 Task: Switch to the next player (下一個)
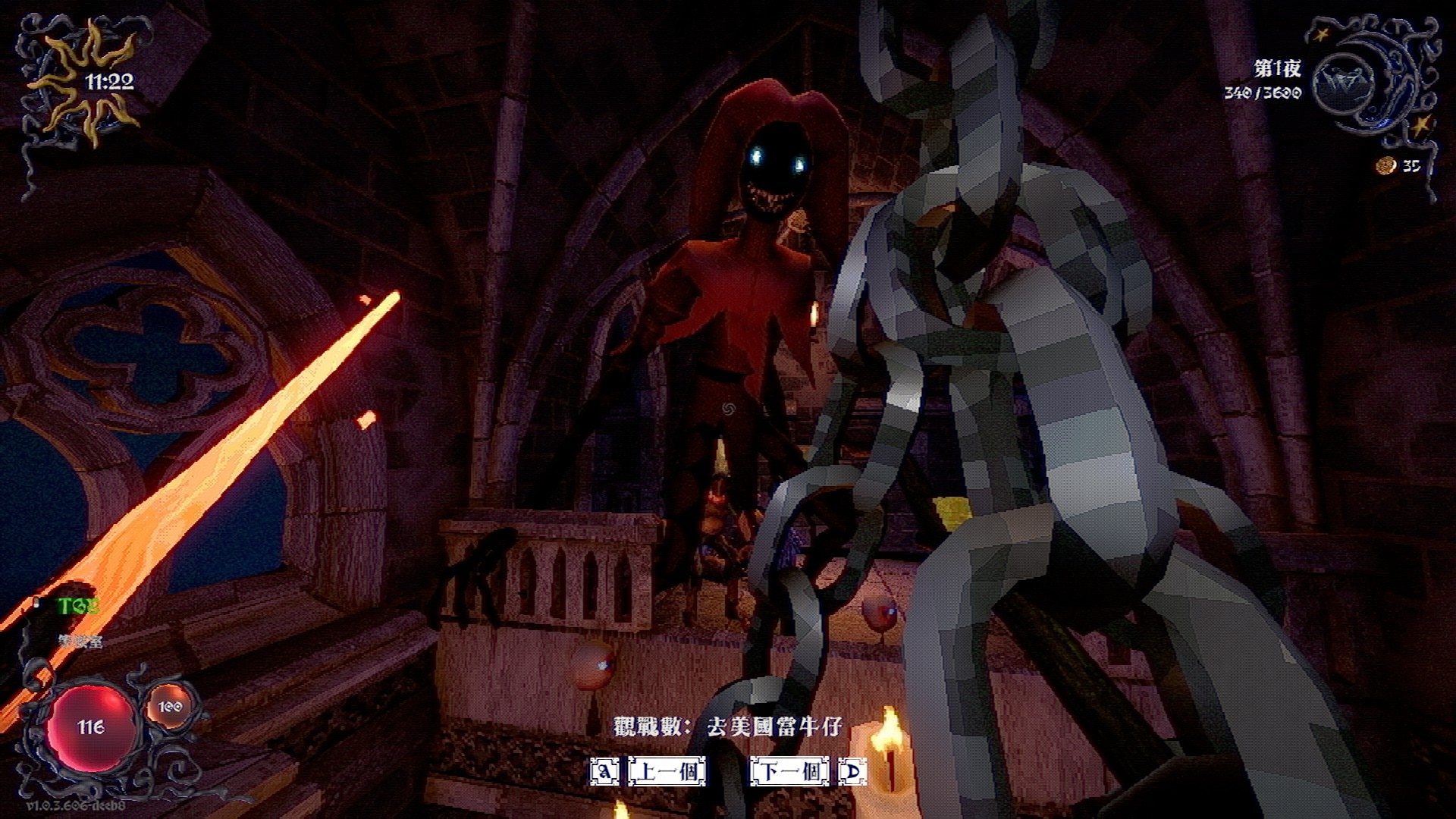pyautogui.click(x=790, y=772)
